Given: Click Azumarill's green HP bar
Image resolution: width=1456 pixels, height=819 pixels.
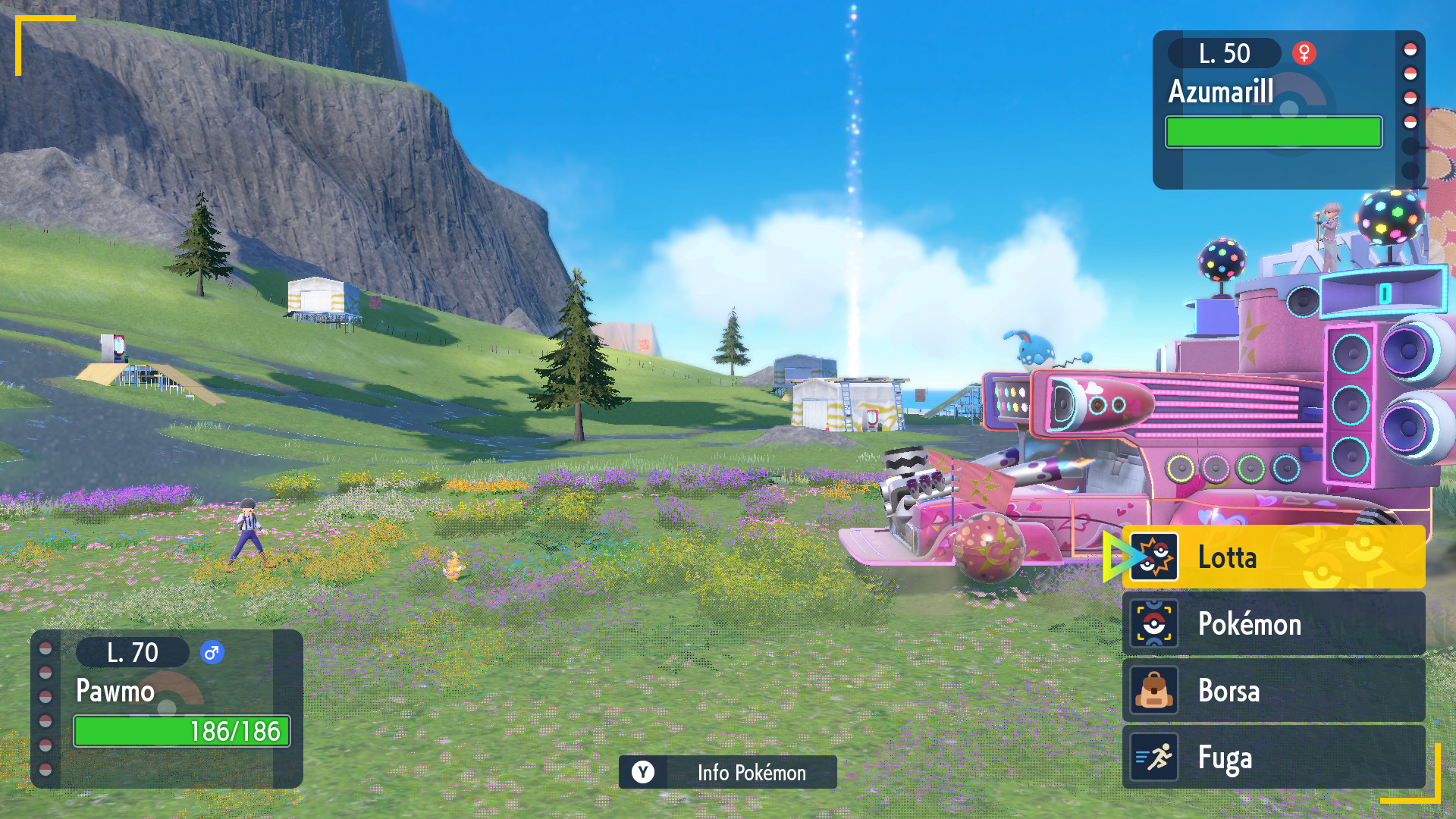Looking at the screenshot, I should [1272, 132].
